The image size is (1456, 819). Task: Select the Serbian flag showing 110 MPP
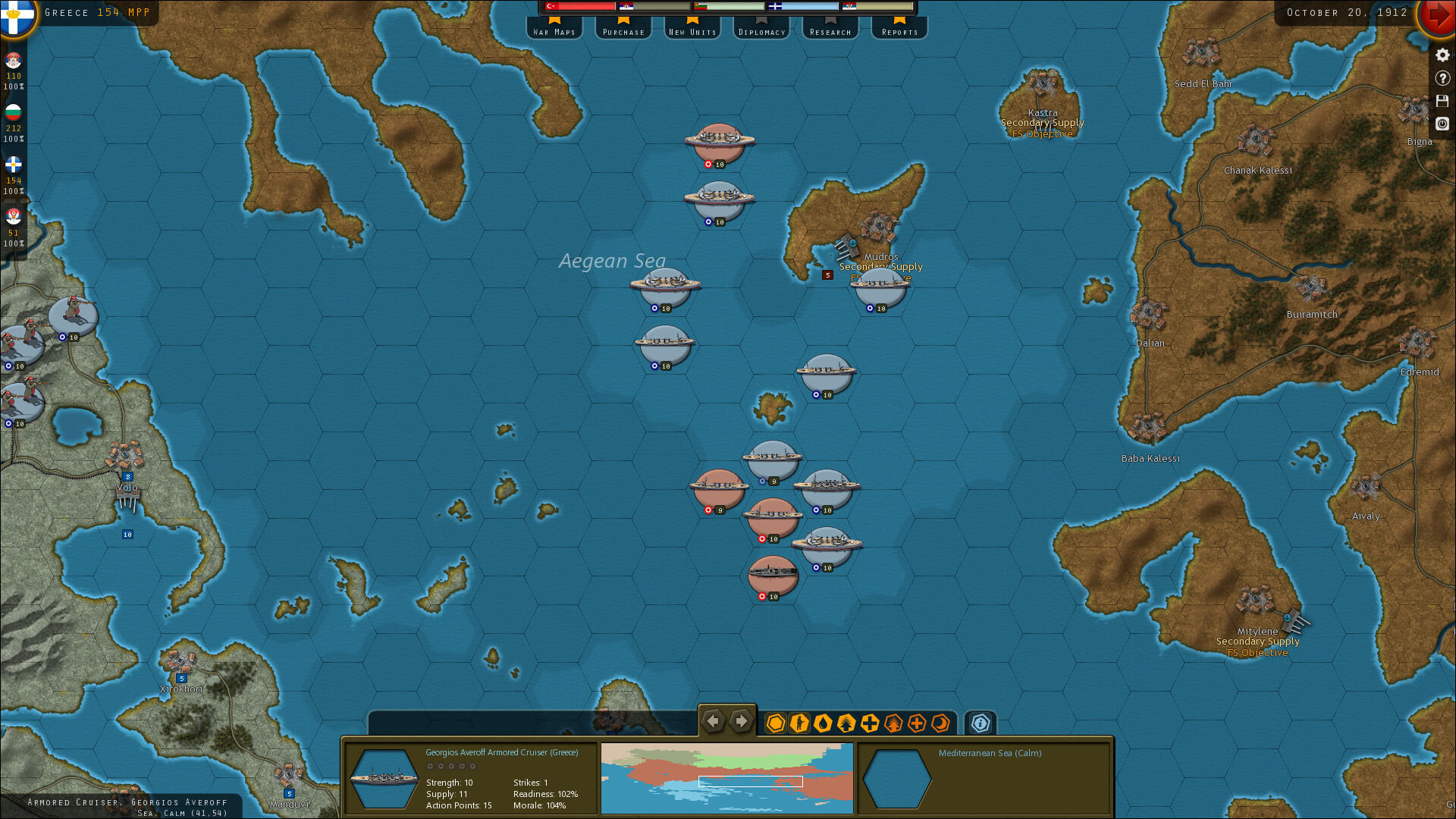pyautogui.click(x=13, y=61)
